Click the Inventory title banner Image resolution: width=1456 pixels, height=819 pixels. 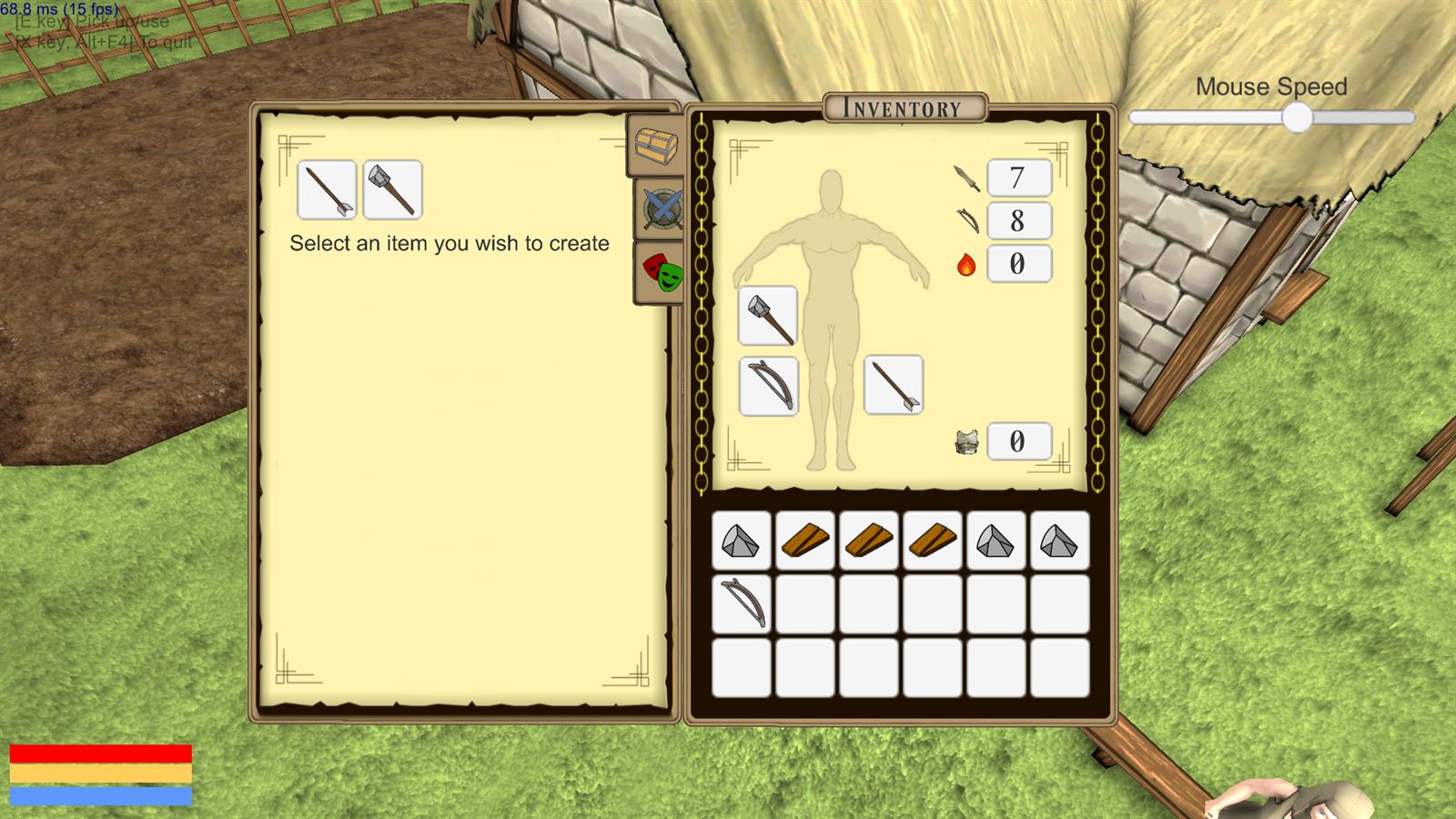[x=902, y=106]
